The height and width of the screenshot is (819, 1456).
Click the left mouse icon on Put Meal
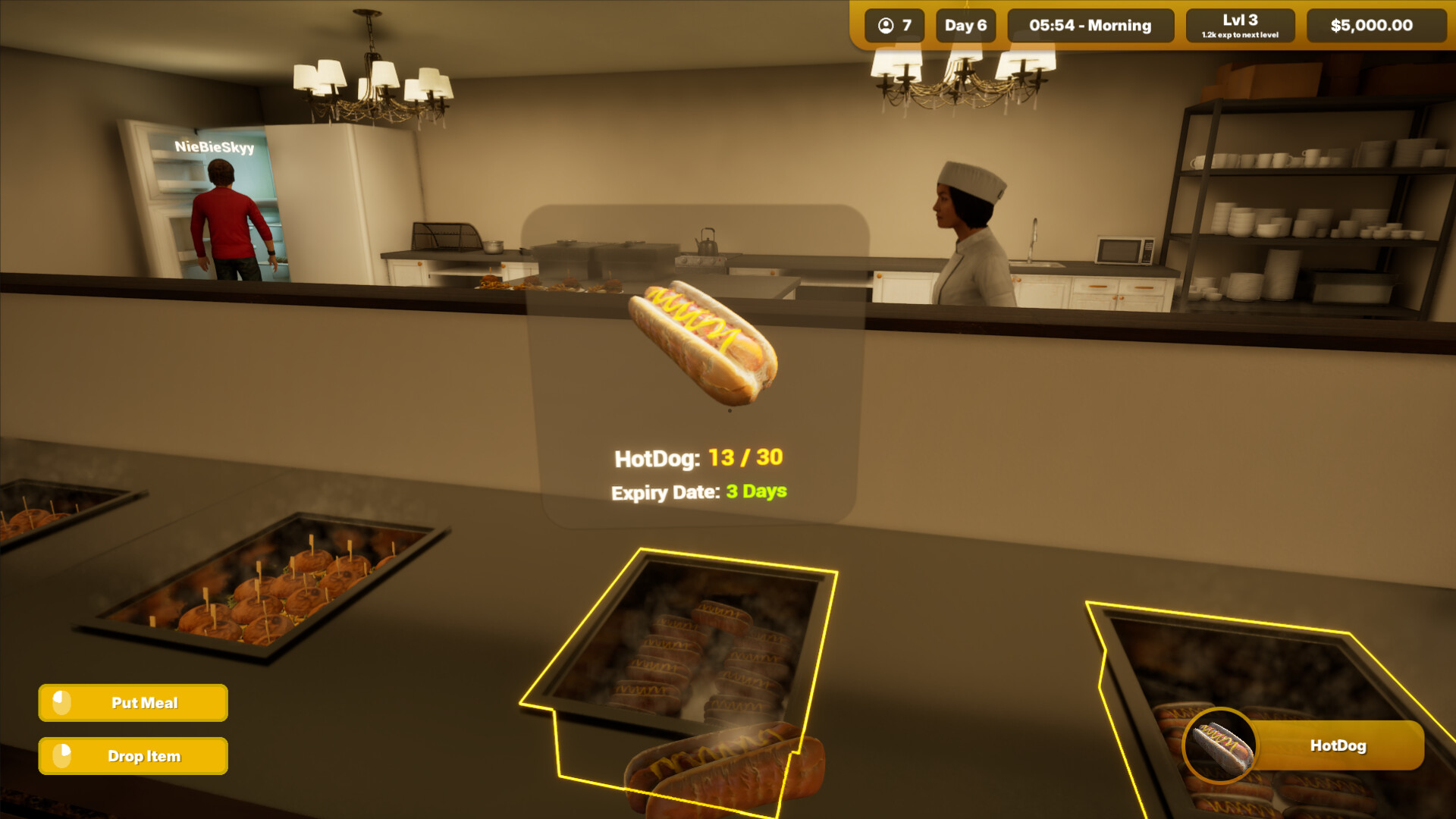coord(61,702)
